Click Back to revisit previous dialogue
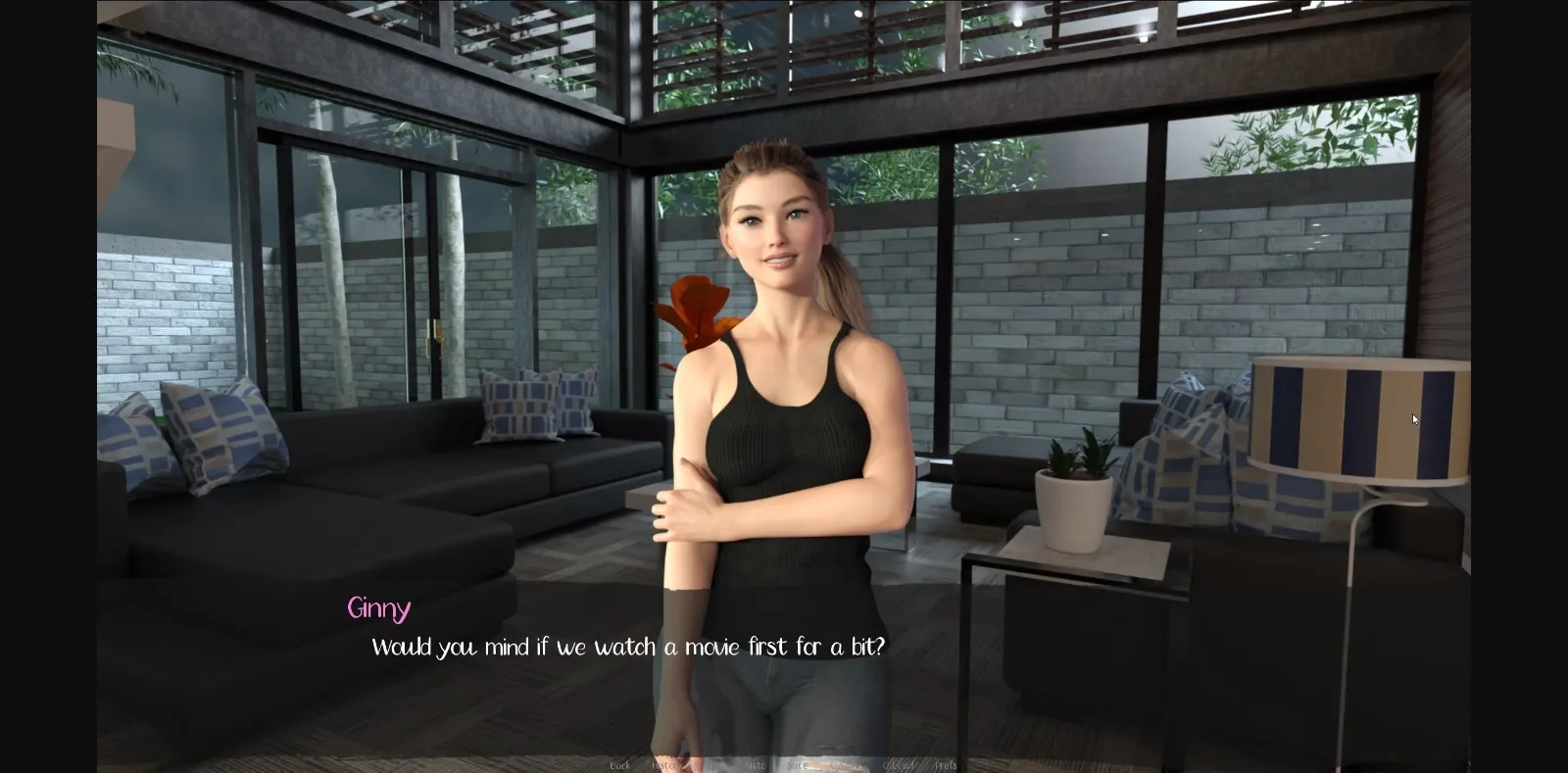 [x=619, y=765]
